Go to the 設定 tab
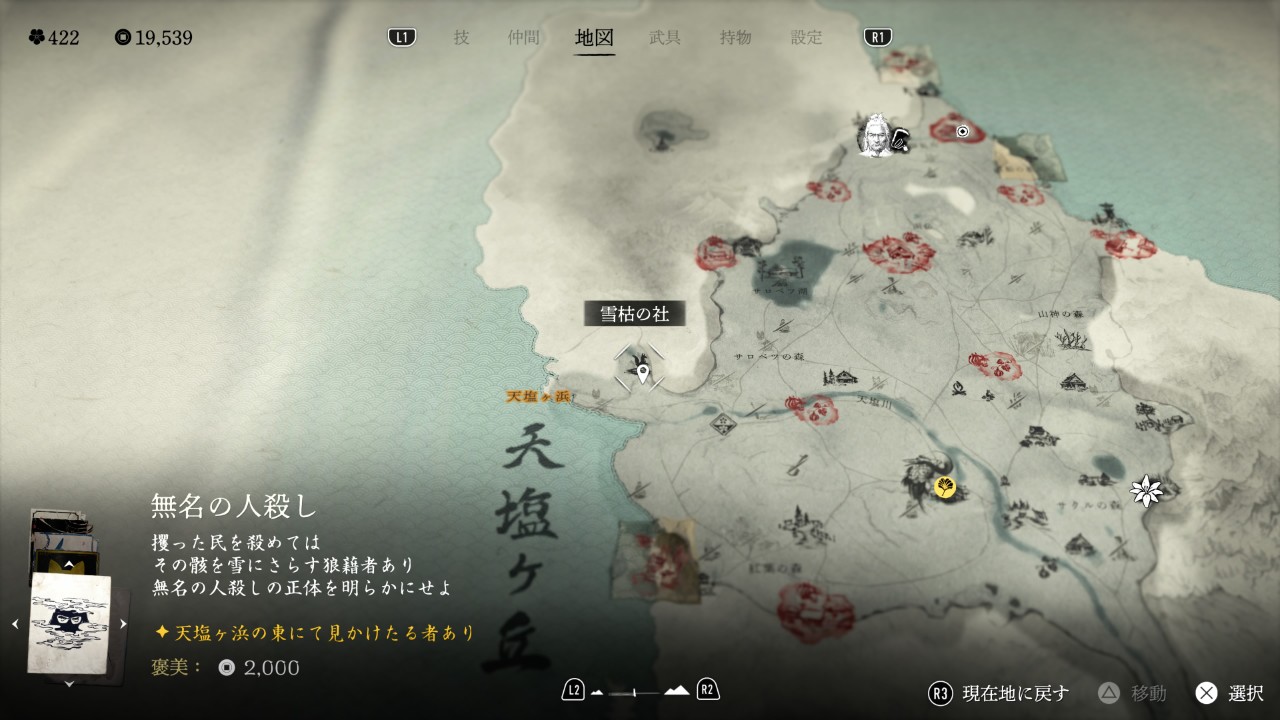Screen dimensions: 1280x720 coord(806,38)
